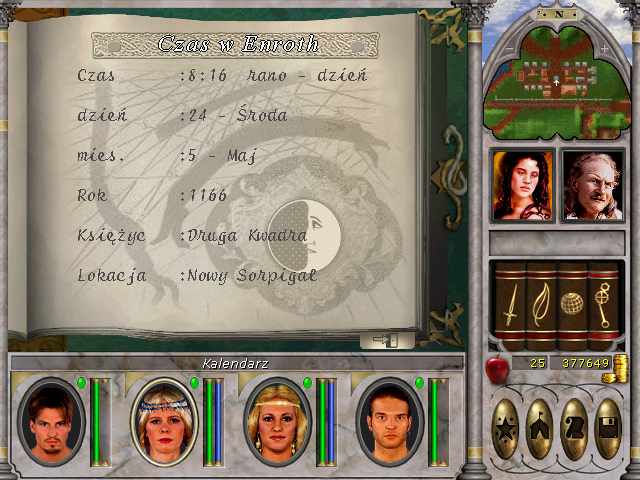This screenshot has width=640, height=480.
Task: Close the calendar with the exit door button
Action: coord(387,341)
